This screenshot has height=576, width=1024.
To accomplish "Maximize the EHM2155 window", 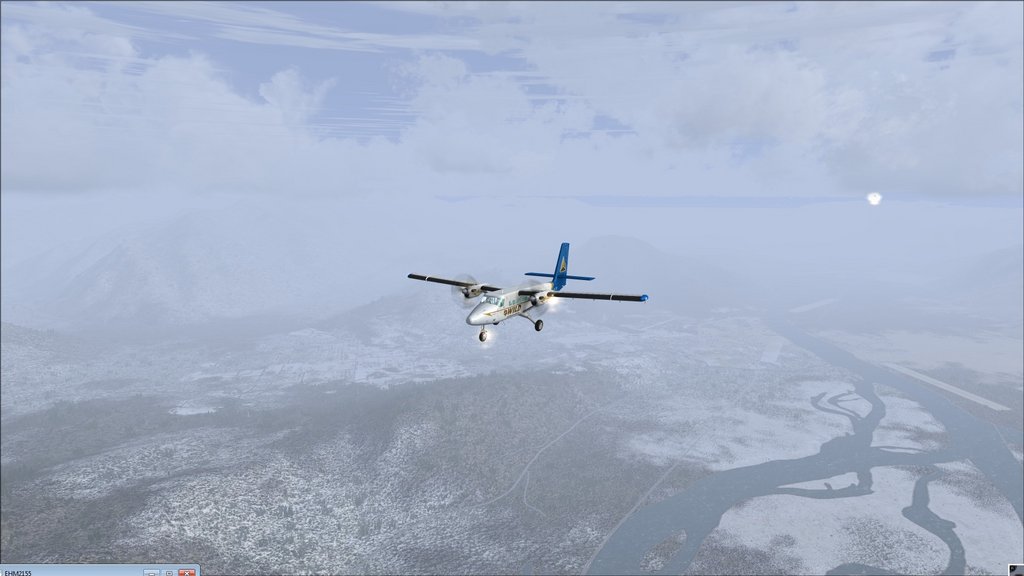I will click(168, 572).
